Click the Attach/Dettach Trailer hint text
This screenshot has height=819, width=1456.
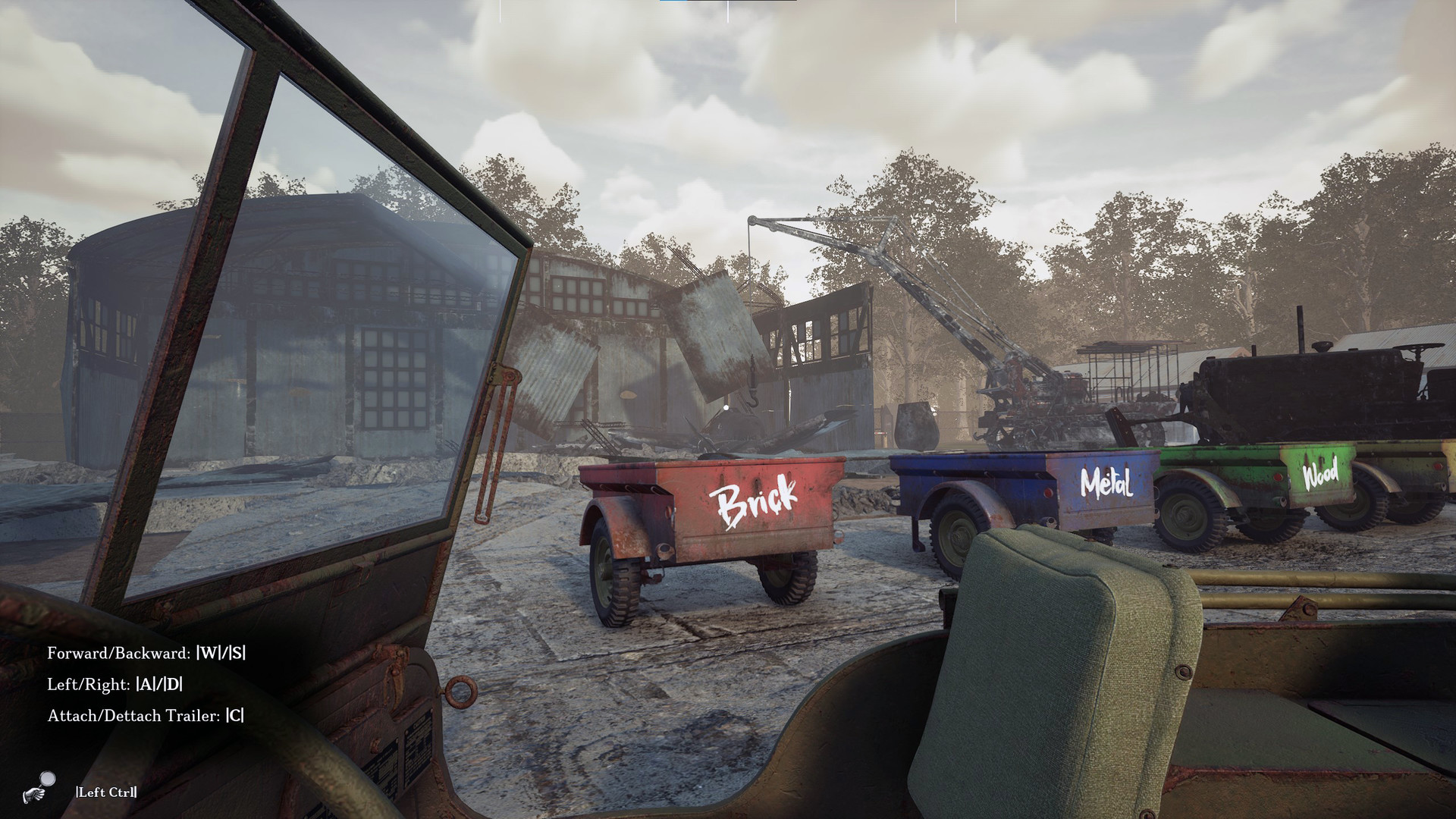click(x=133, y=714)
